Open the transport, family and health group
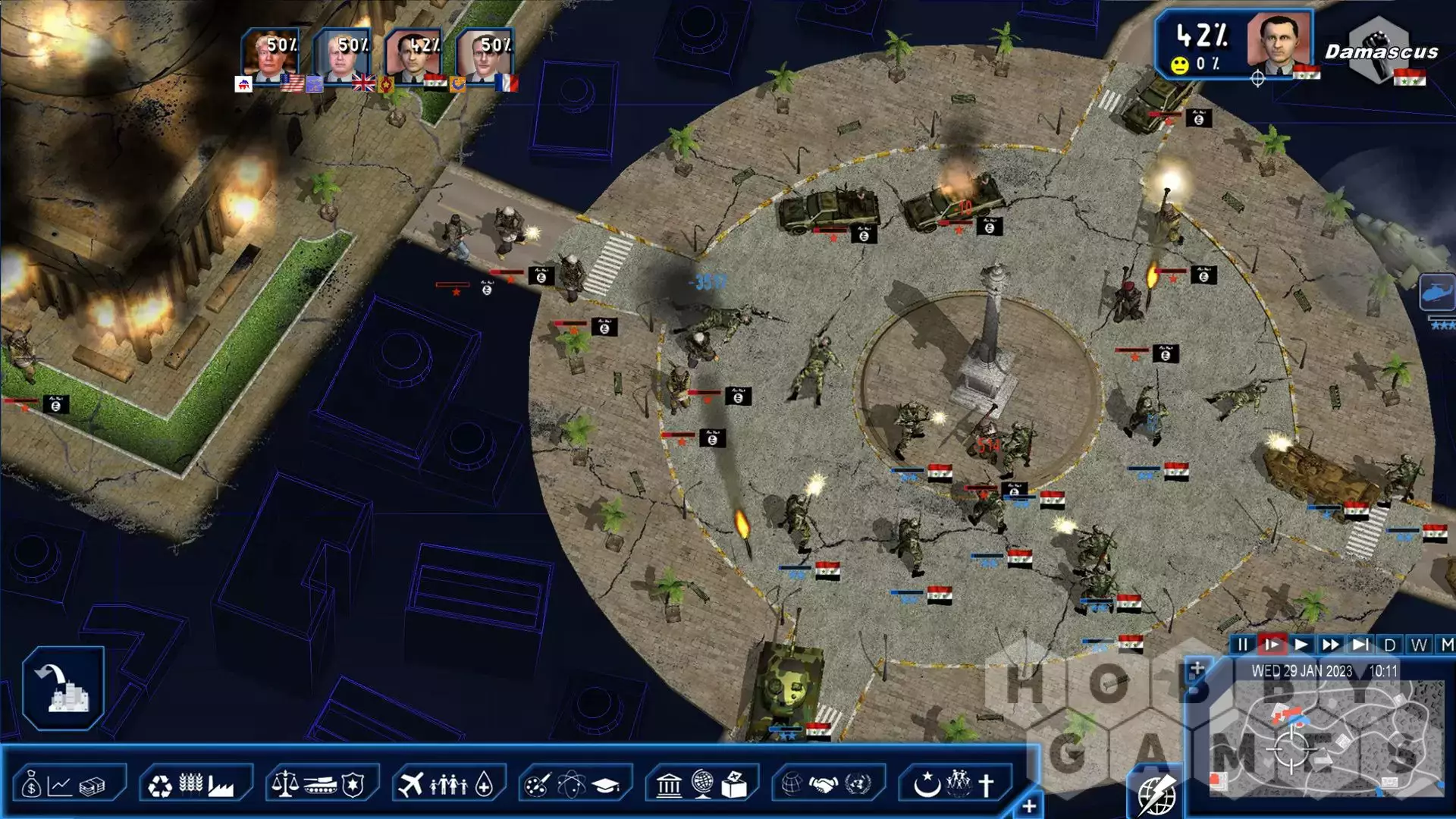The width and height of the screenshot is (1456, 819). pyautogui.click(x=447, y=785)
